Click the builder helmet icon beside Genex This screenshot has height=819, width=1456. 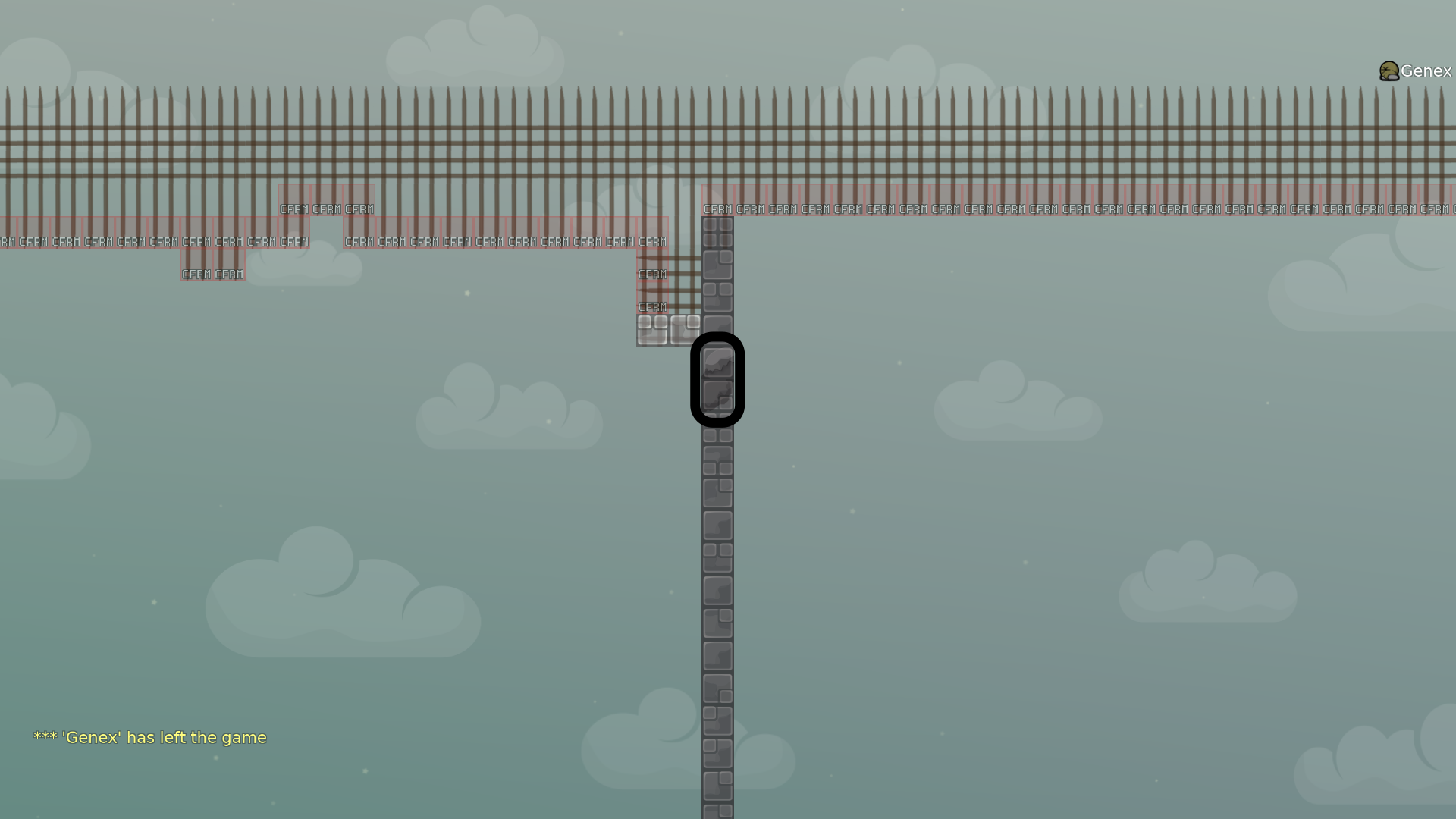(x=1388, y=71)
